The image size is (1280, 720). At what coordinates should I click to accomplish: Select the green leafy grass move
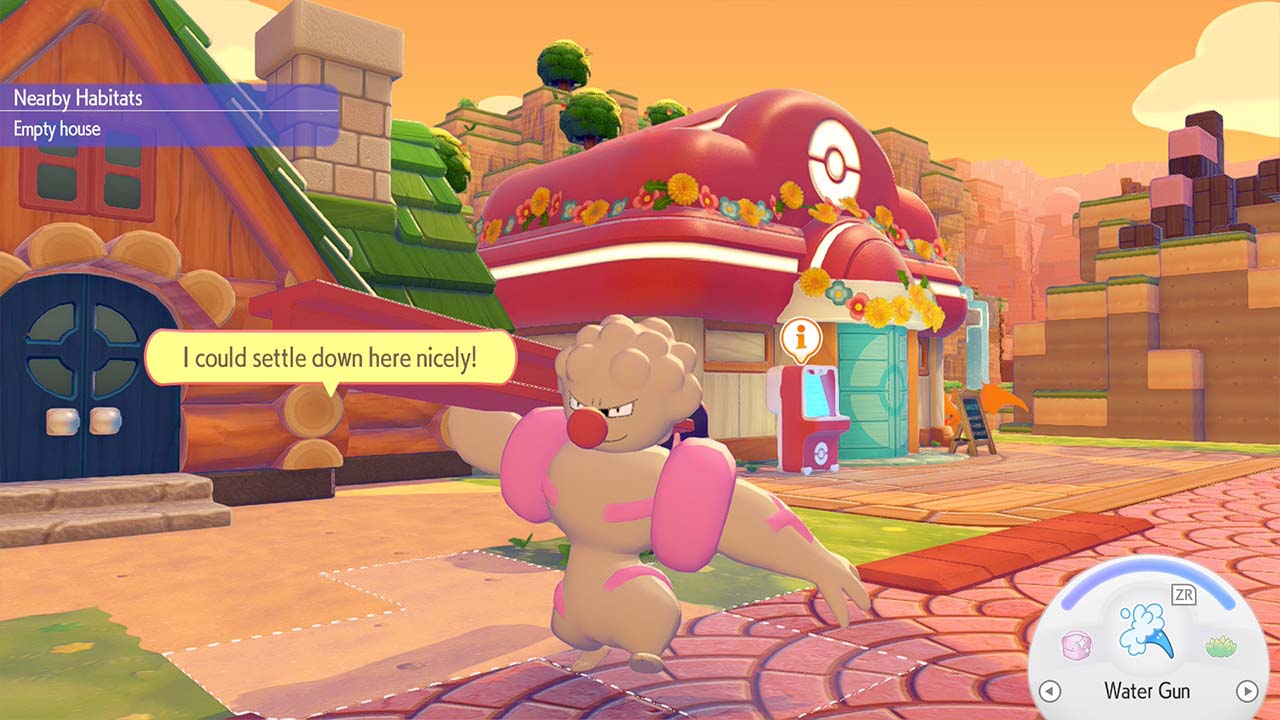[x=1217, y=646]
